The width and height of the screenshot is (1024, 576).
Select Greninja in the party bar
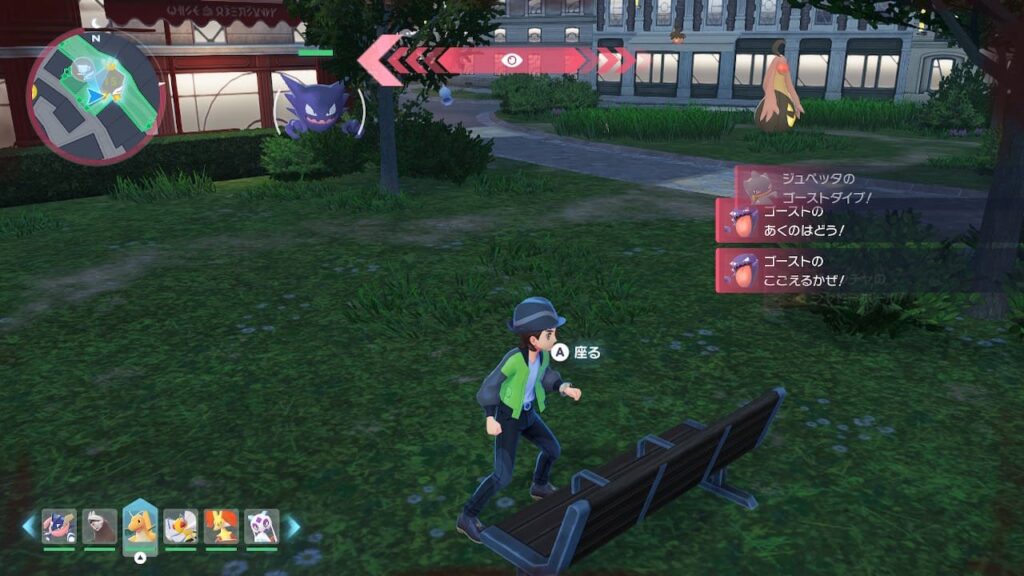point(59,526)
